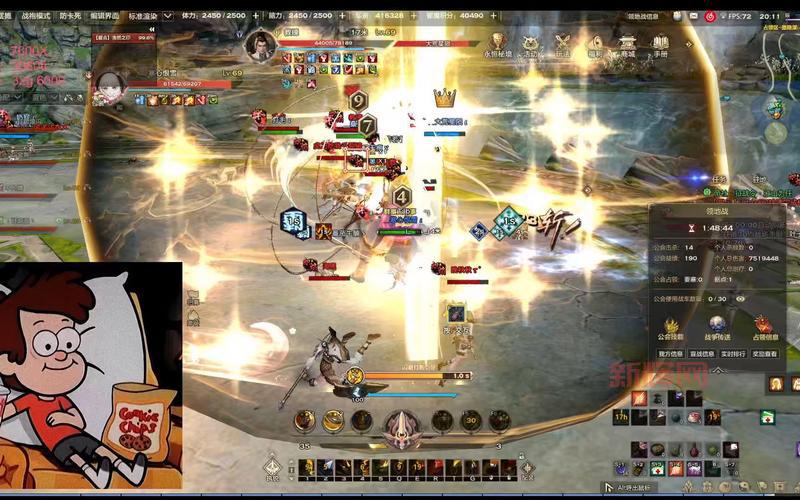Viewport: 800px width, 500px height.
Task: Click the 防卡死 anti-stuck button
Action: pyautogui.click(x=71, y=16)
